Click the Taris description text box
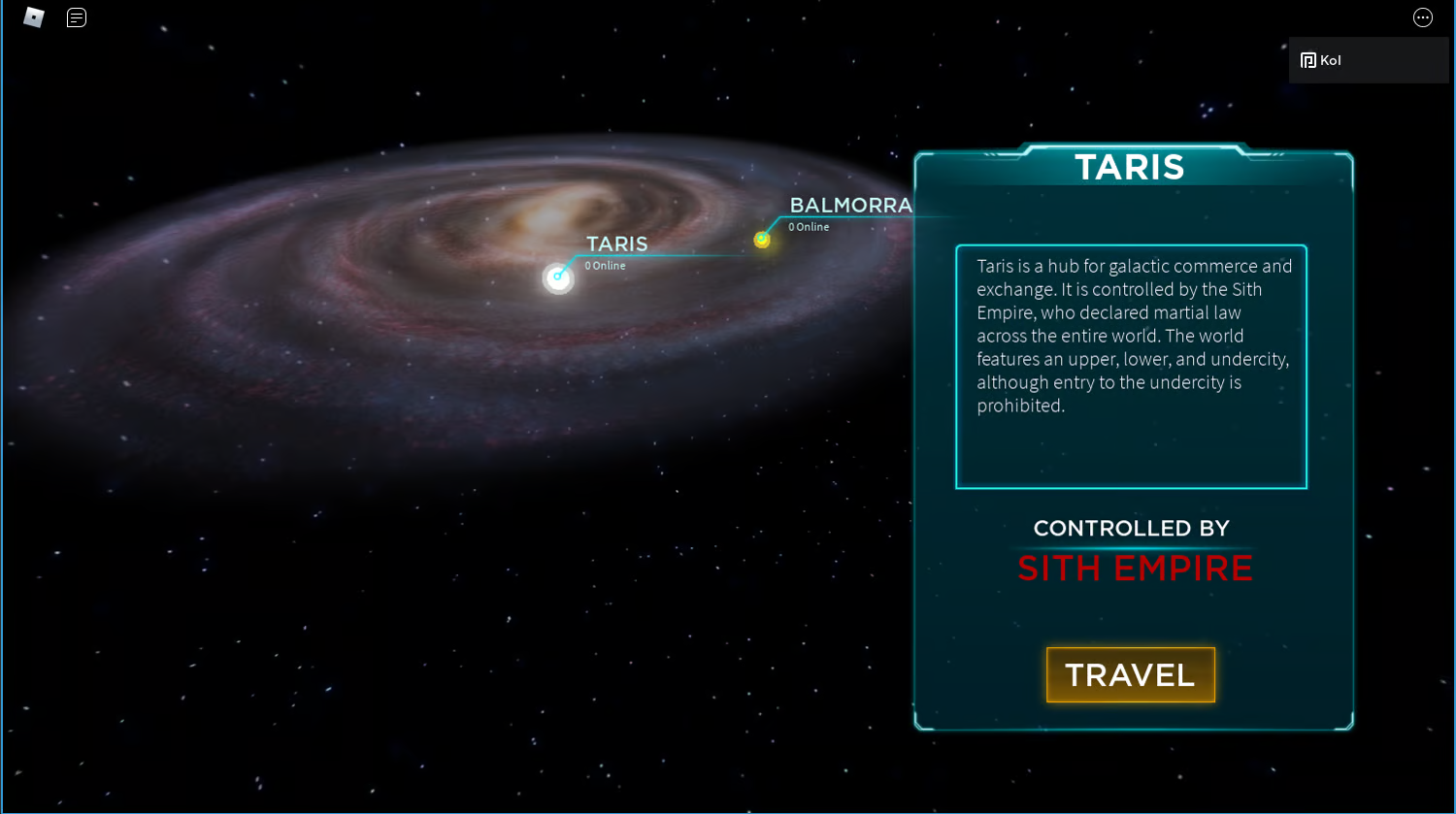 tap(1131, 367)
